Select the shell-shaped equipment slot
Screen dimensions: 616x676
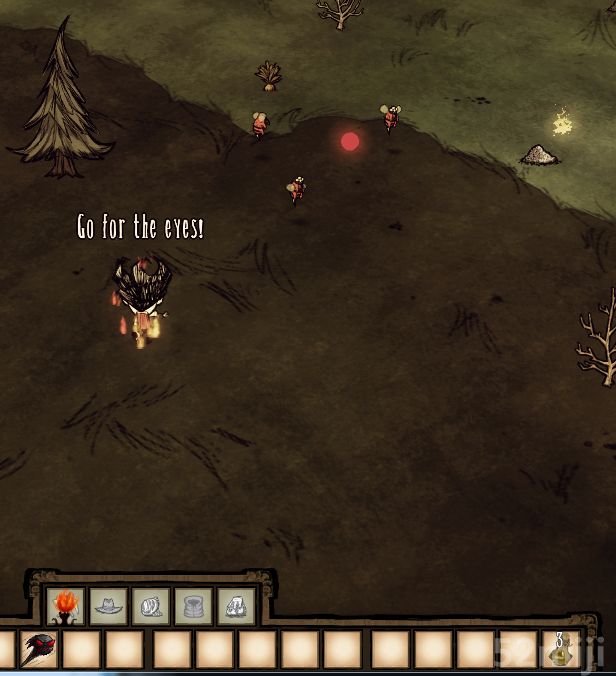click(151, 606)
